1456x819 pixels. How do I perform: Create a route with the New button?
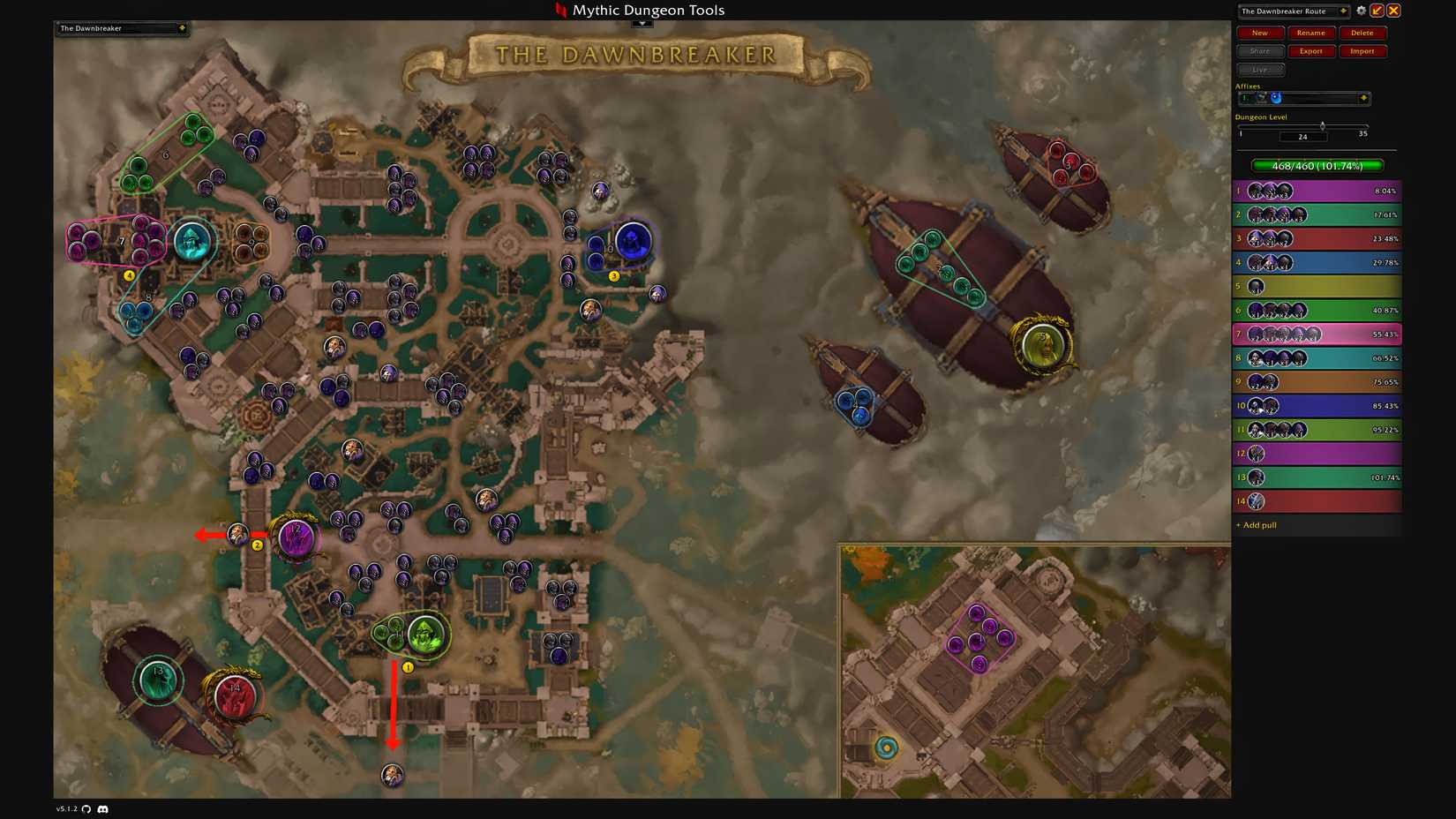pyautogui.click(x=1259, y=33)
